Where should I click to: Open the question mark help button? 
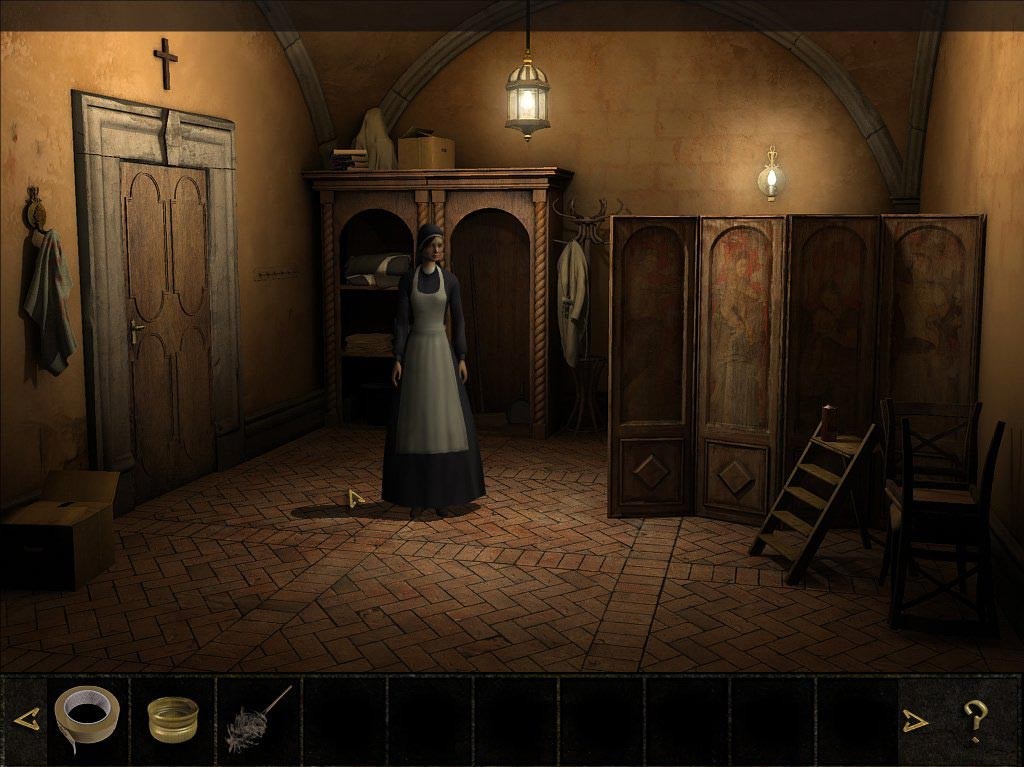click(x=974, y=719)
